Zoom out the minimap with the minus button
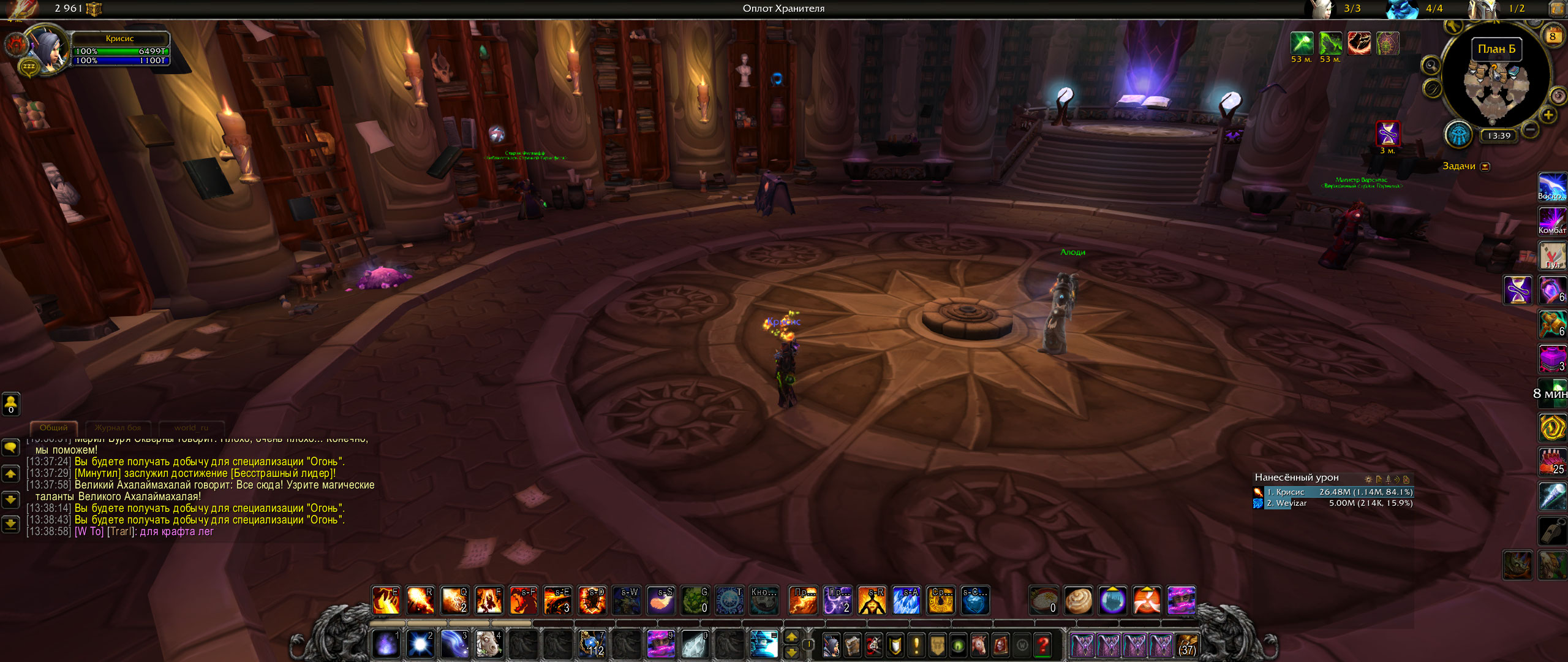 coord(1530,129)
